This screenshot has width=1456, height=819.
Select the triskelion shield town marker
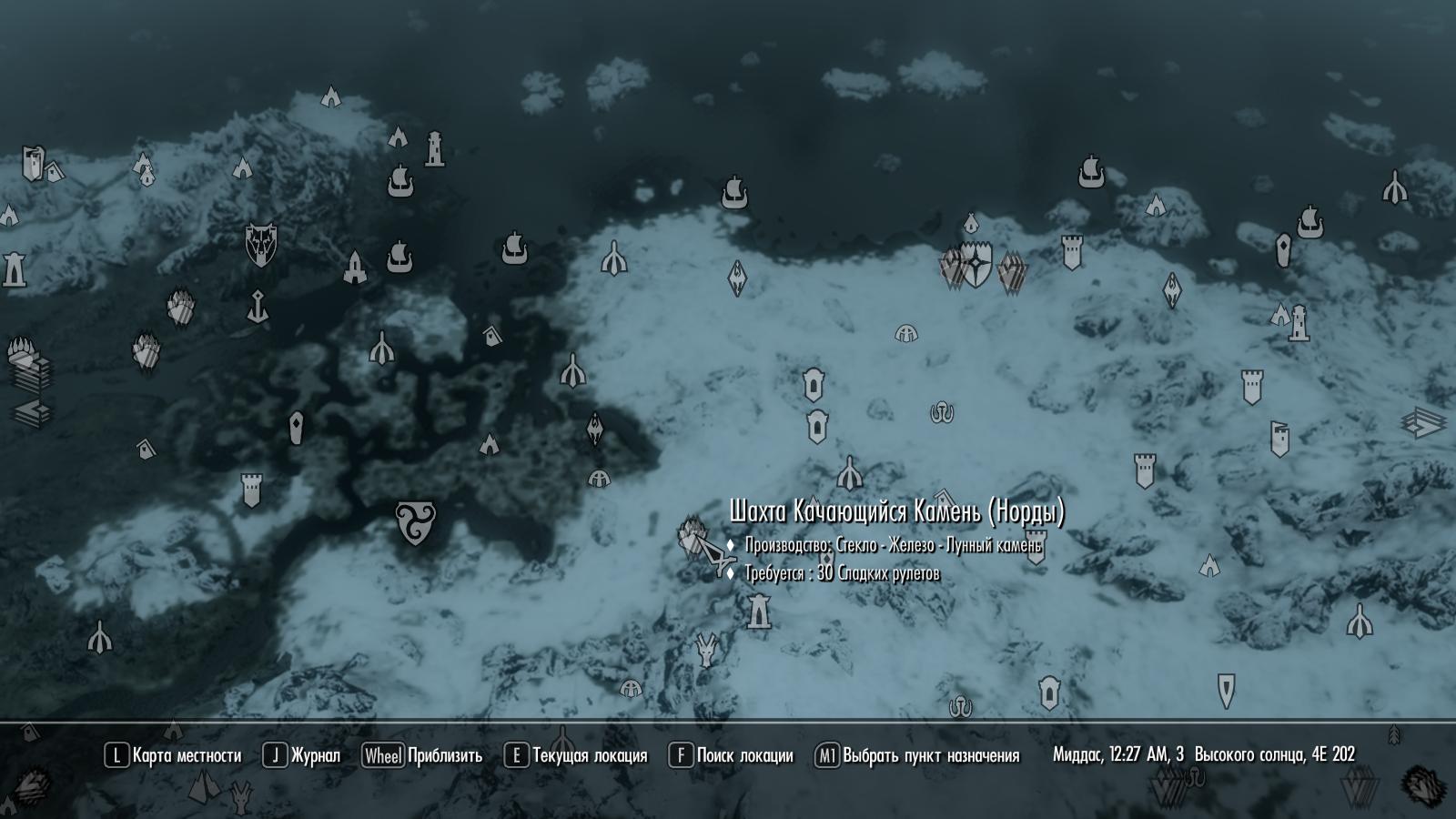pyautogui.click(x=416, y=523)
